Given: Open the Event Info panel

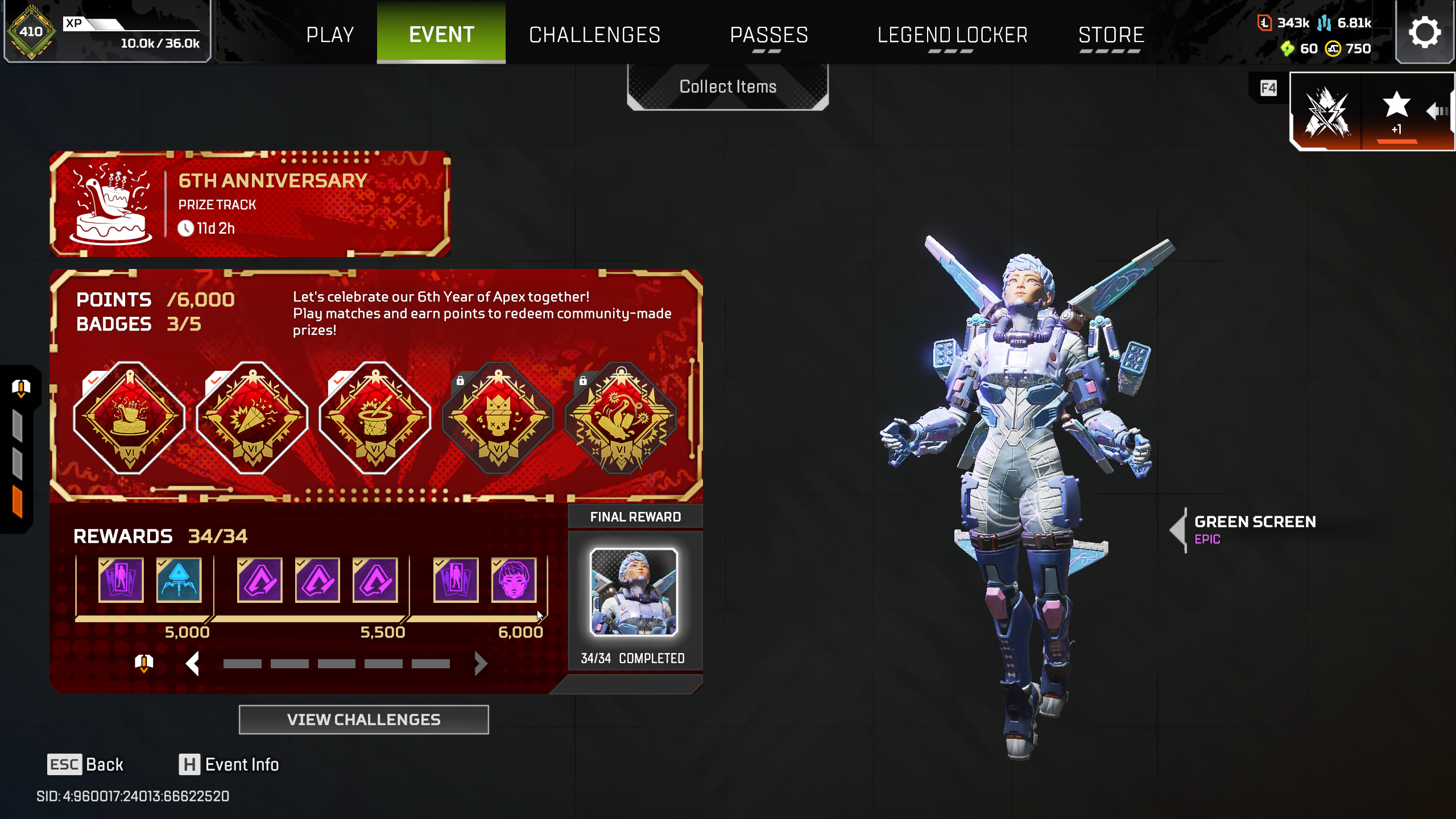Looking at the screenshot, I should [229, 764].
